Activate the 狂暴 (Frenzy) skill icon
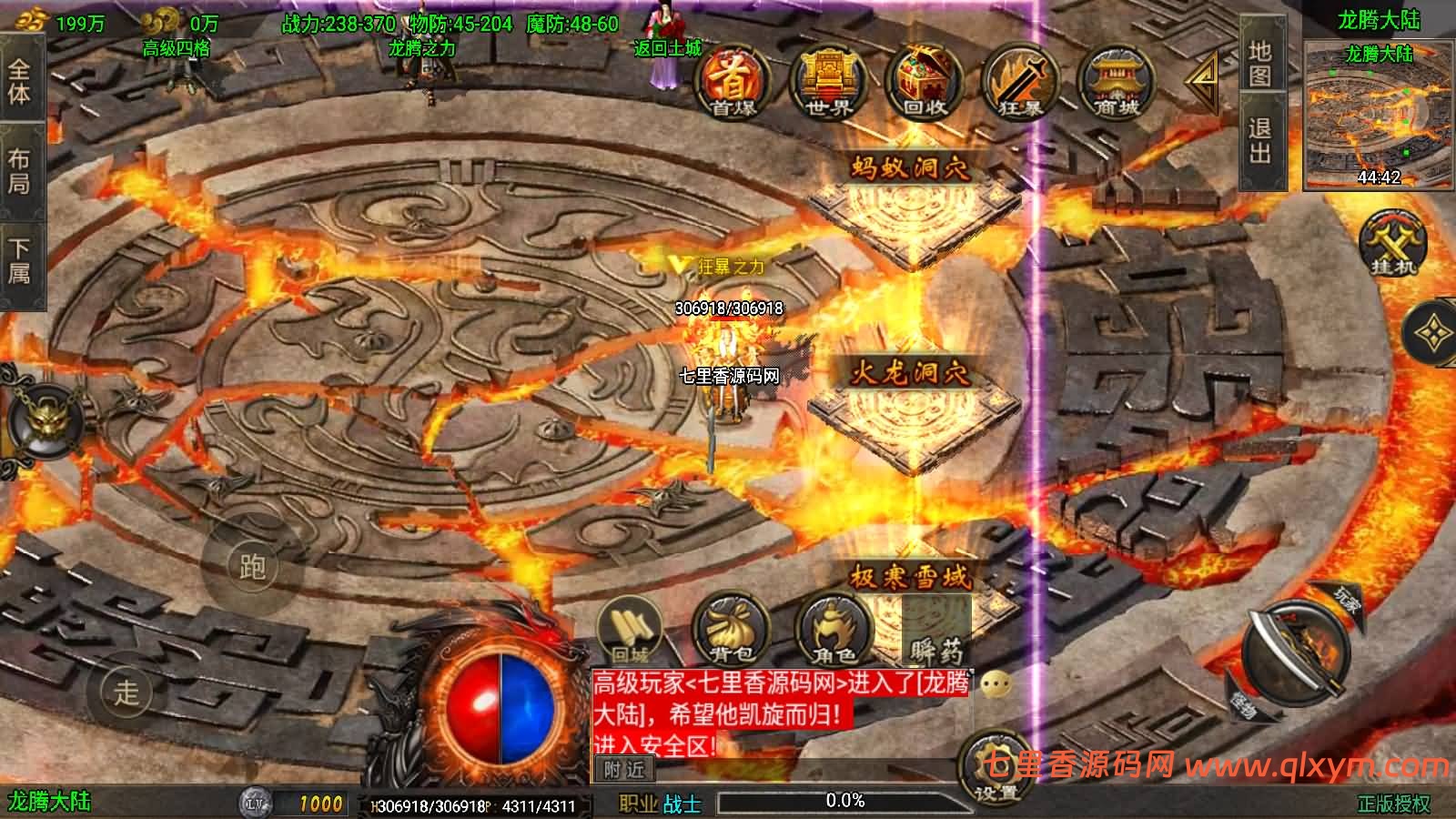 (x=1021, y=82)
